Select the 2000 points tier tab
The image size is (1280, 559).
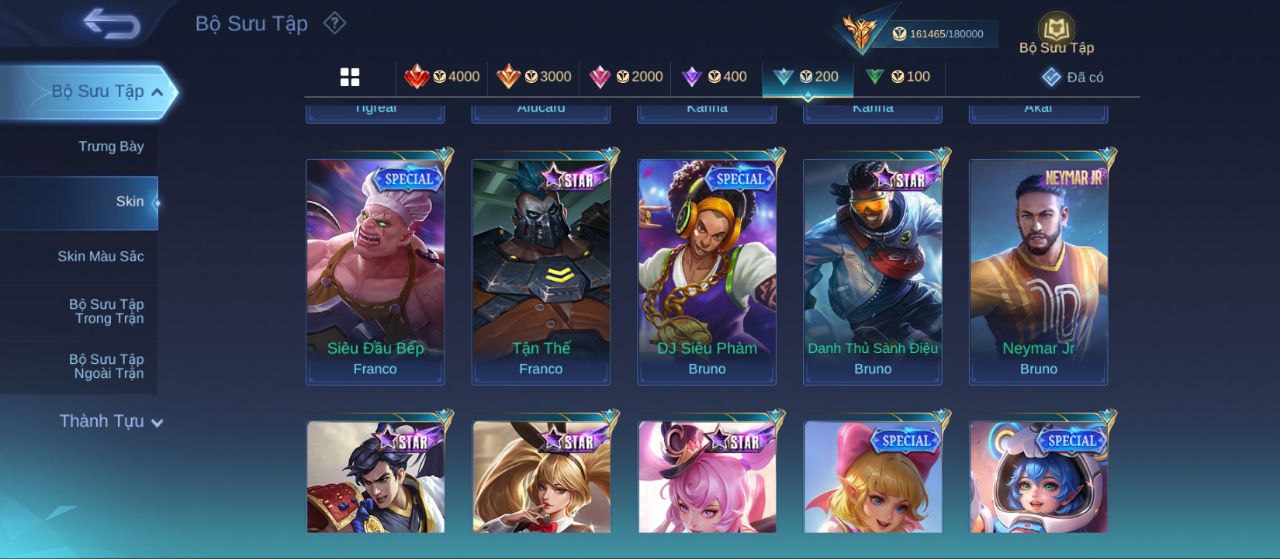click(x=625, y=77)
